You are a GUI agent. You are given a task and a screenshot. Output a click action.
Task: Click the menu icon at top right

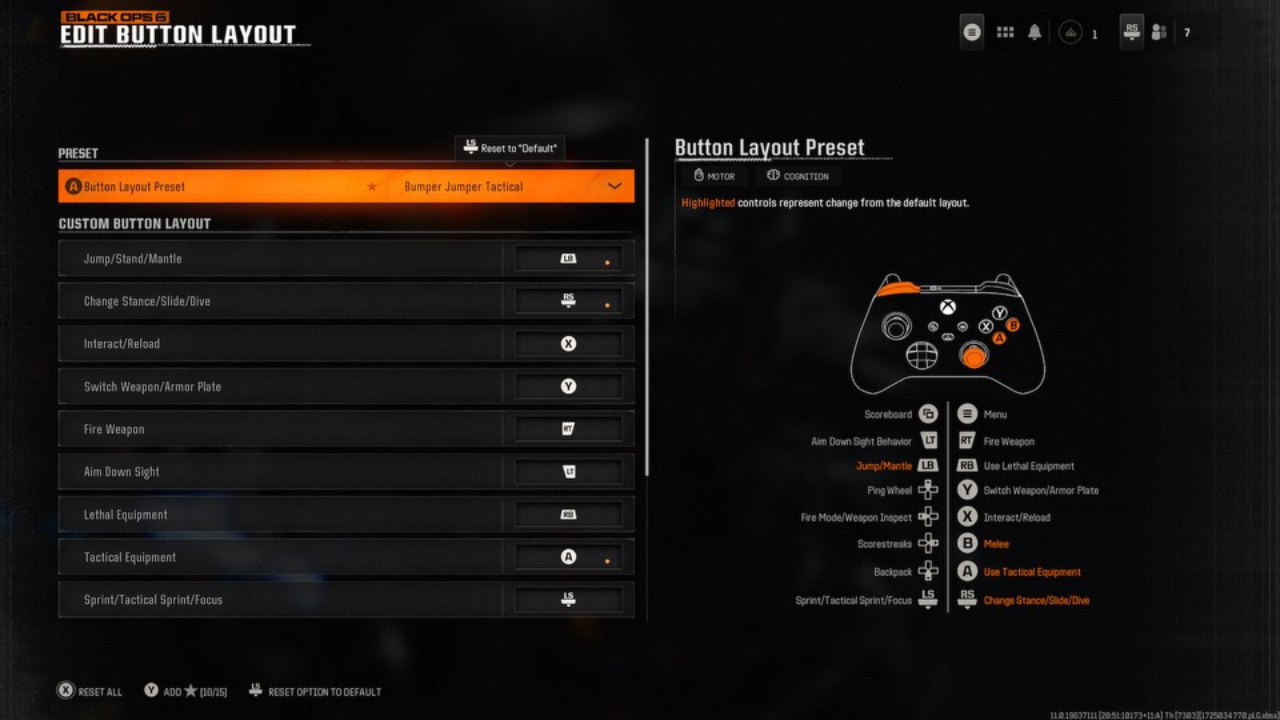(x=970, y=32)
